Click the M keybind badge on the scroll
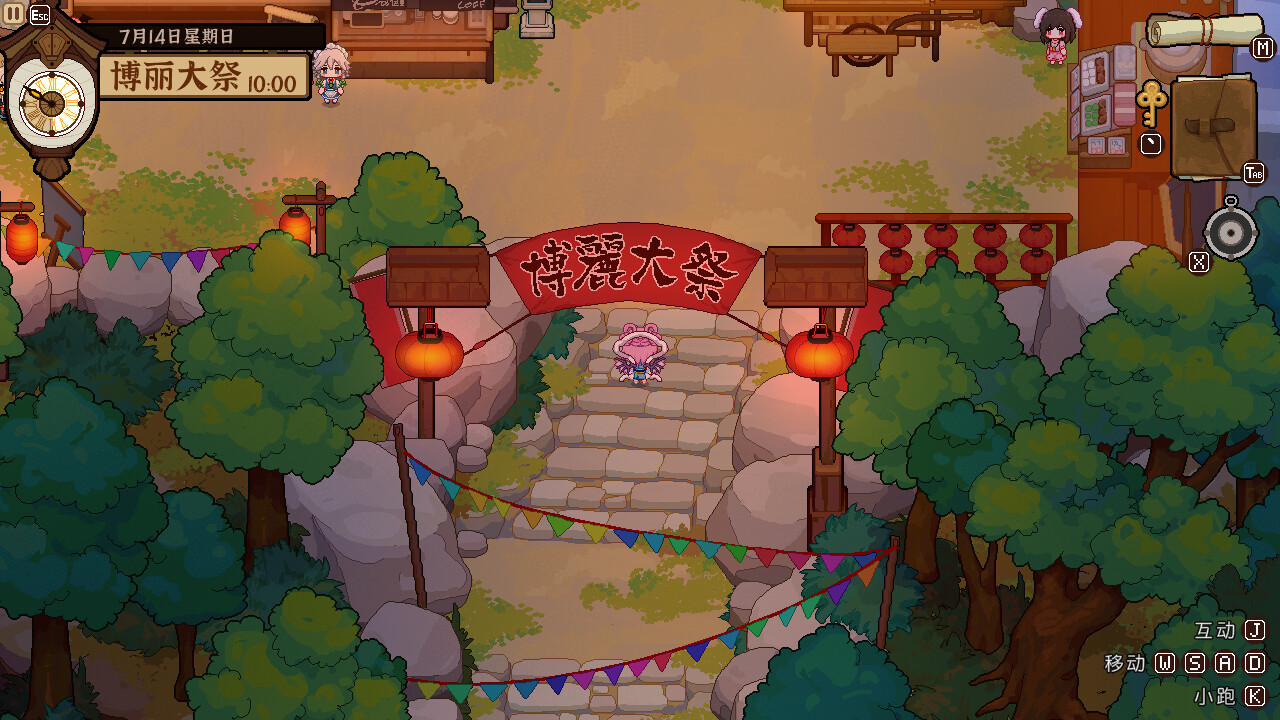 1262,47
